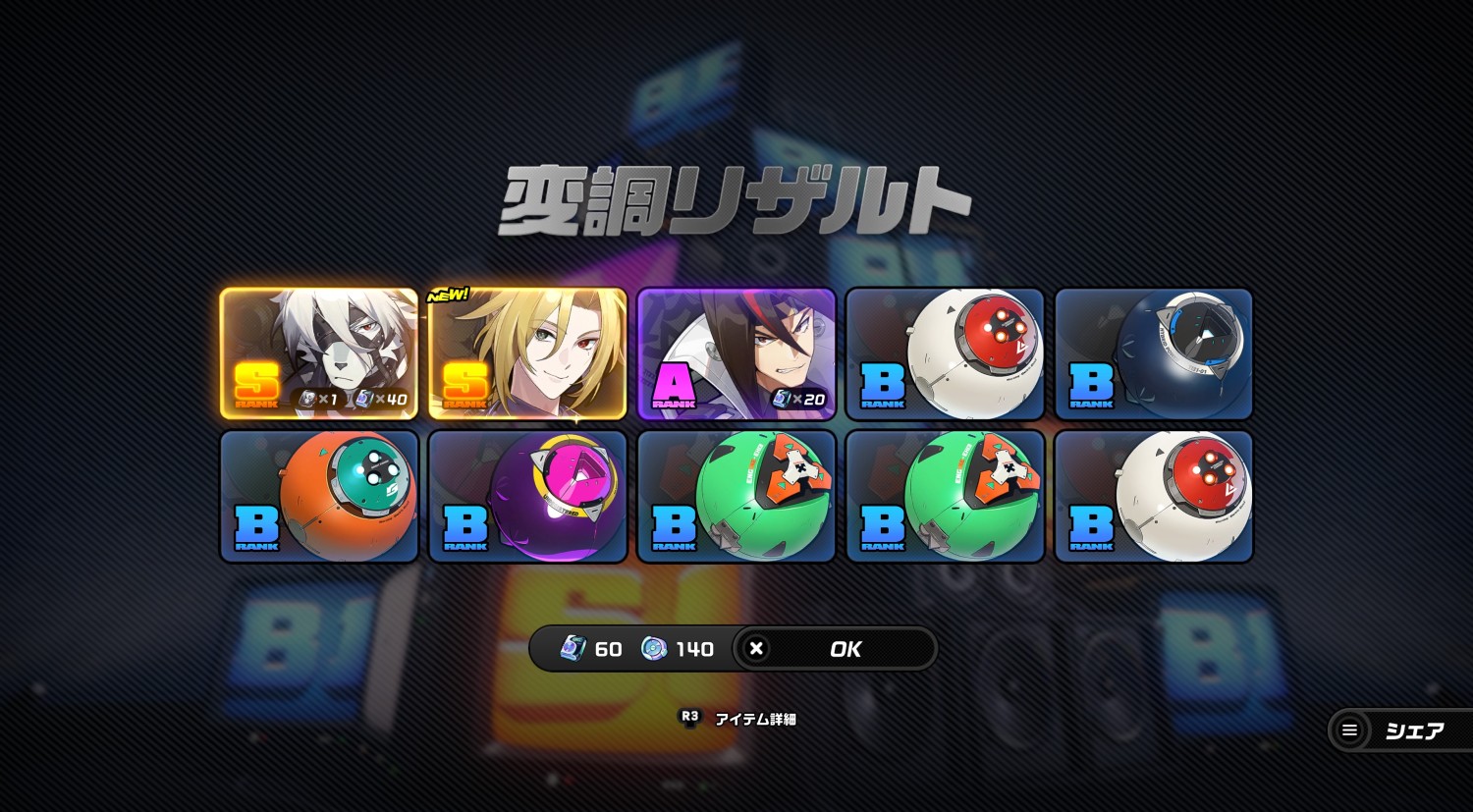Confirm the results with the OK button
Viewport: 1473px width, 812px height.
coord(835,649)
